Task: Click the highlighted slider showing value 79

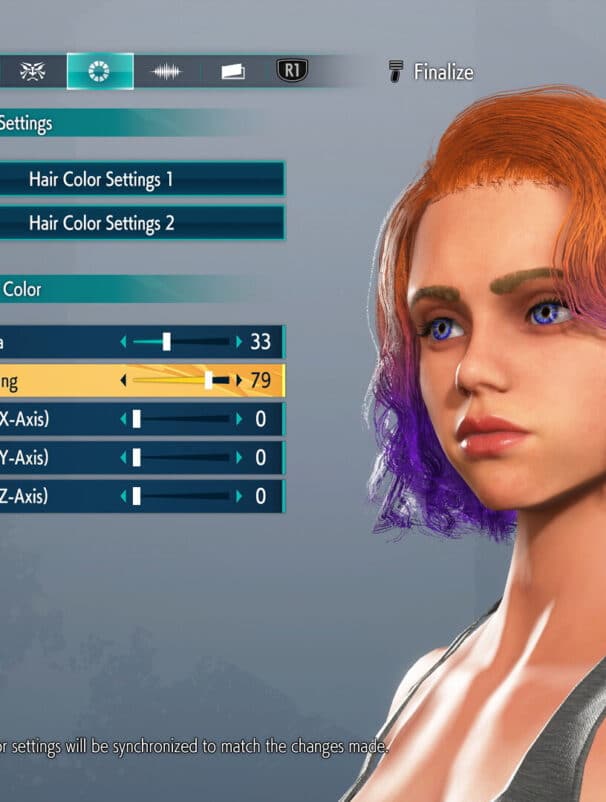Action: click(181, 381)
